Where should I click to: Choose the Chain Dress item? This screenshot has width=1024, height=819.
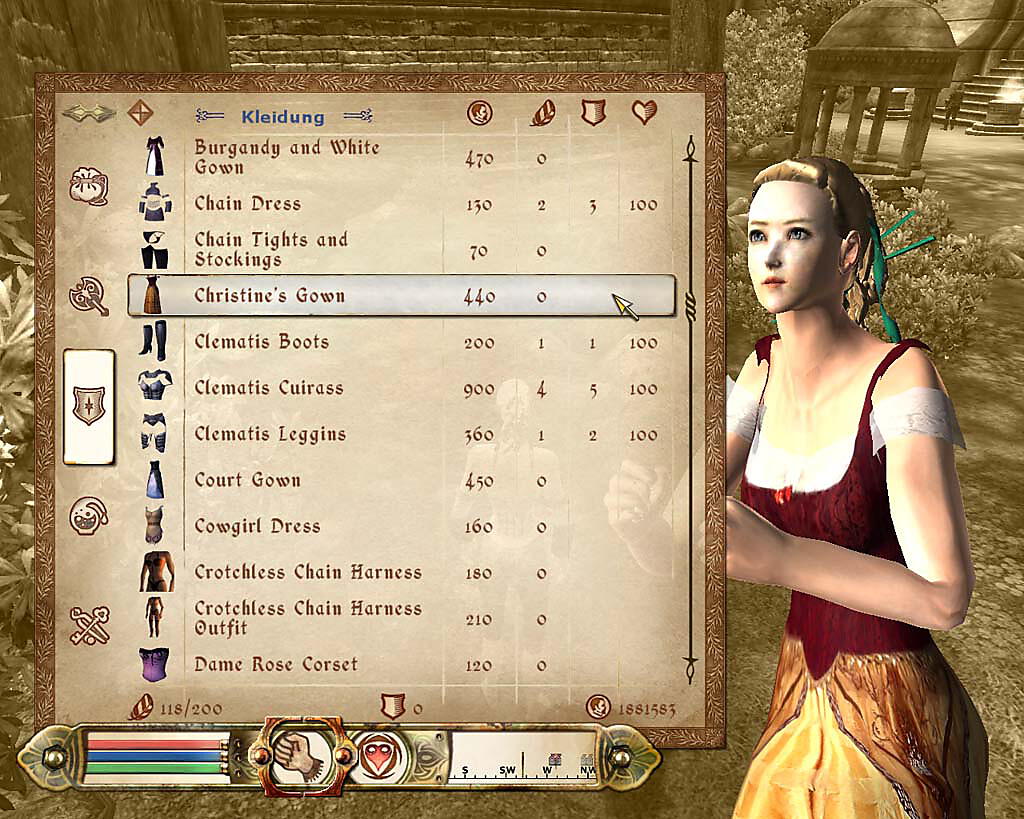(x=247, y=204)
